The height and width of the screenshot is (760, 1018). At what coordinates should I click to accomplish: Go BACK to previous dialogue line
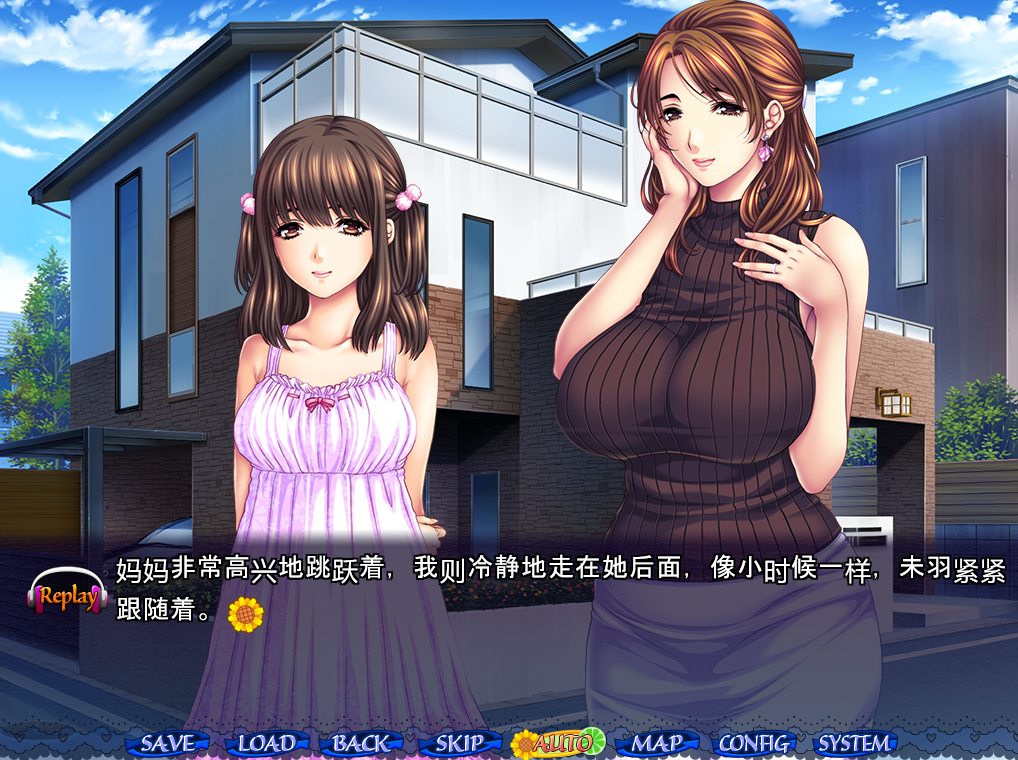point(361,743)
